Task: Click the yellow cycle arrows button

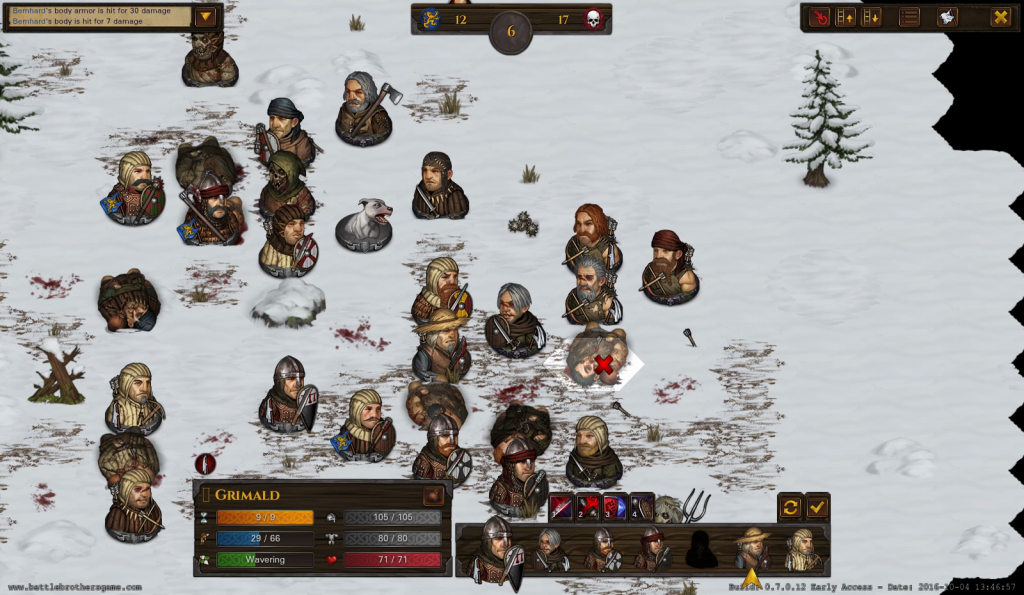Action: click(790, 507)
